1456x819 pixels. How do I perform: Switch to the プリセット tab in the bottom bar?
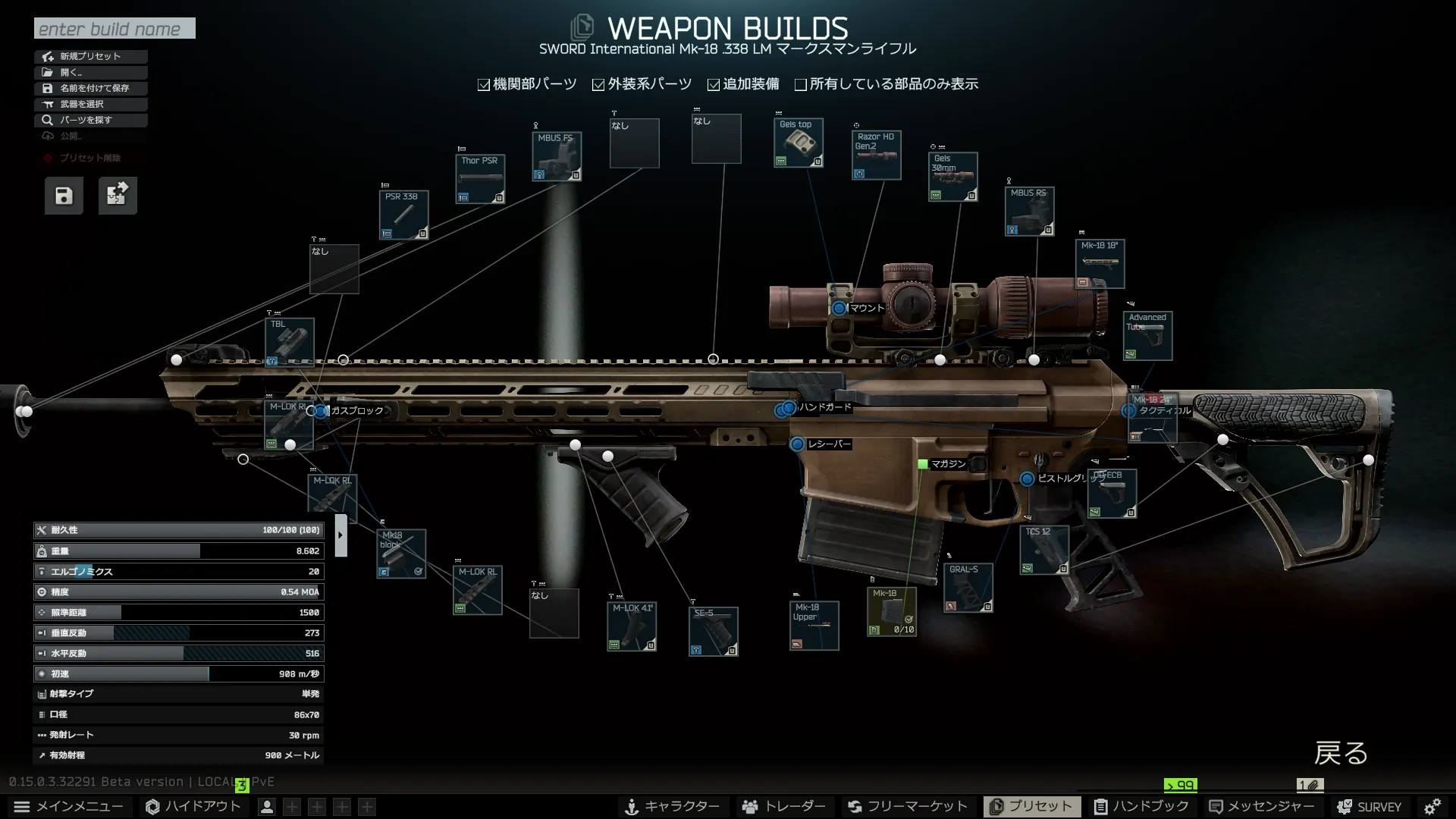pos(1032,806)
